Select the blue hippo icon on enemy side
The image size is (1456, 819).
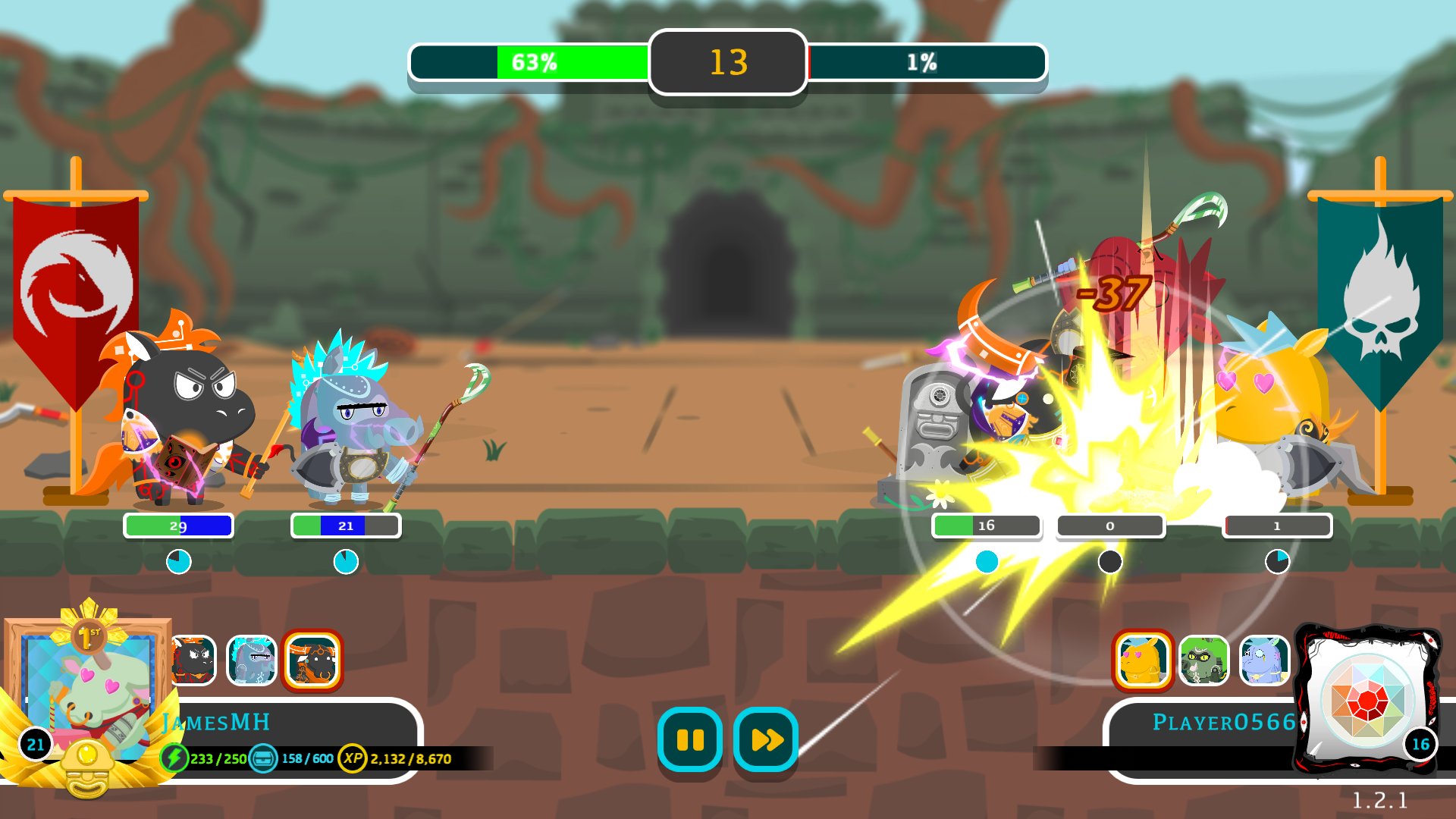point(1265,661)
